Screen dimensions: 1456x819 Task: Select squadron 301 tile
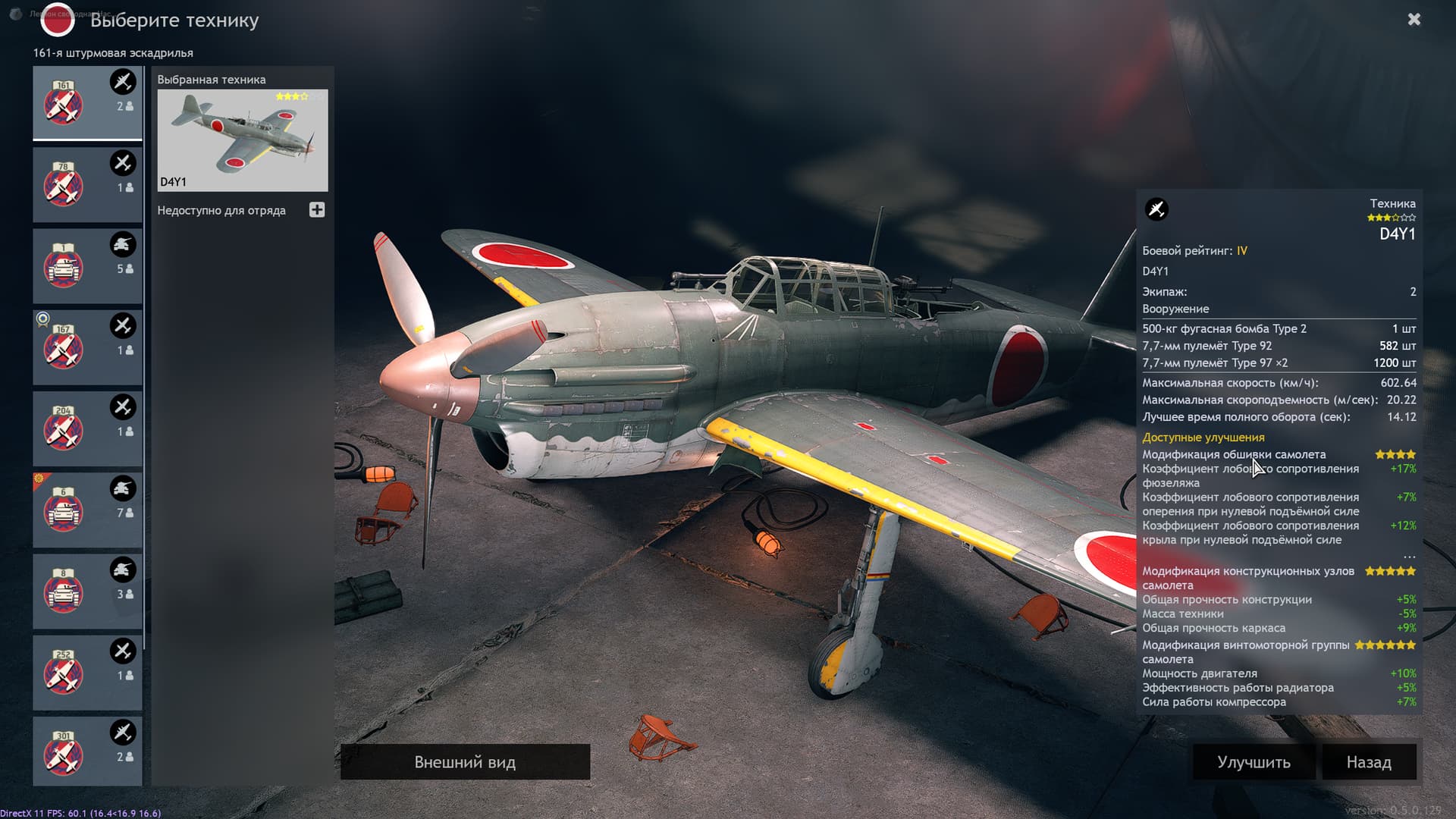pos(87,752)
